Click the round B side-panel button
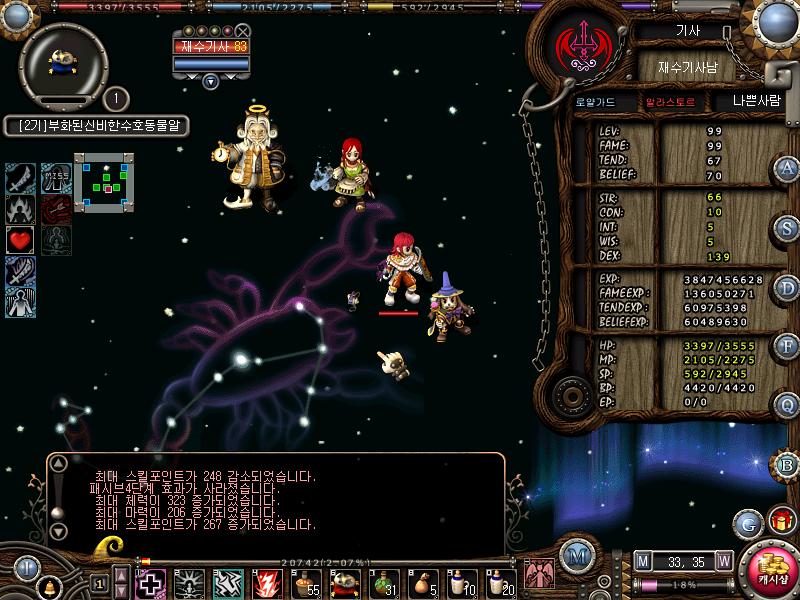 (x=787, y=464)
